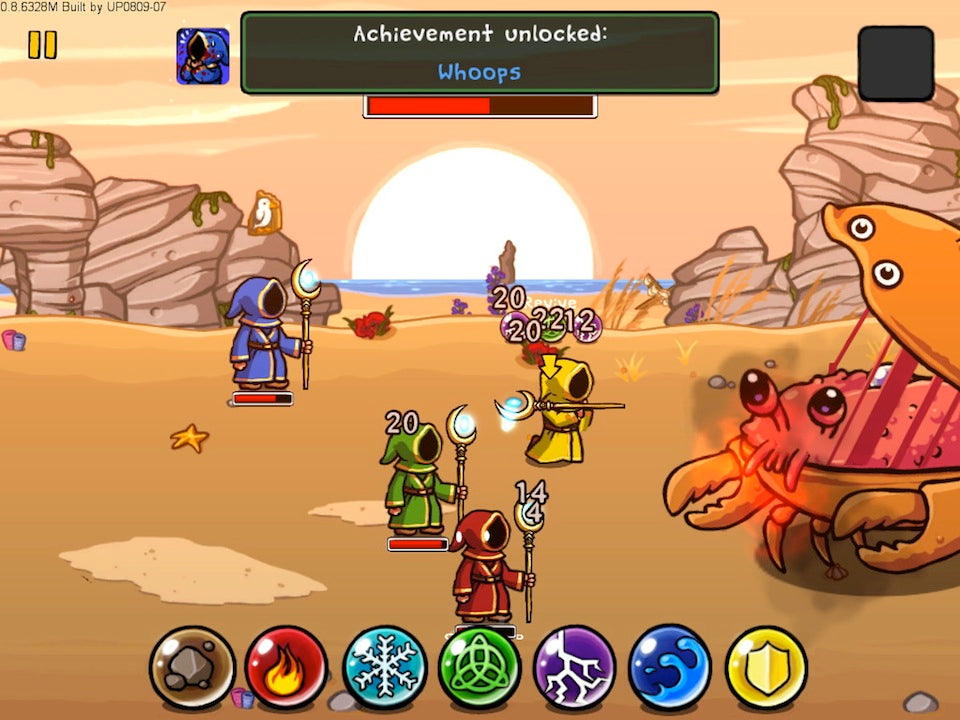Choose the green life triquetra orb

tap(479, 667)
